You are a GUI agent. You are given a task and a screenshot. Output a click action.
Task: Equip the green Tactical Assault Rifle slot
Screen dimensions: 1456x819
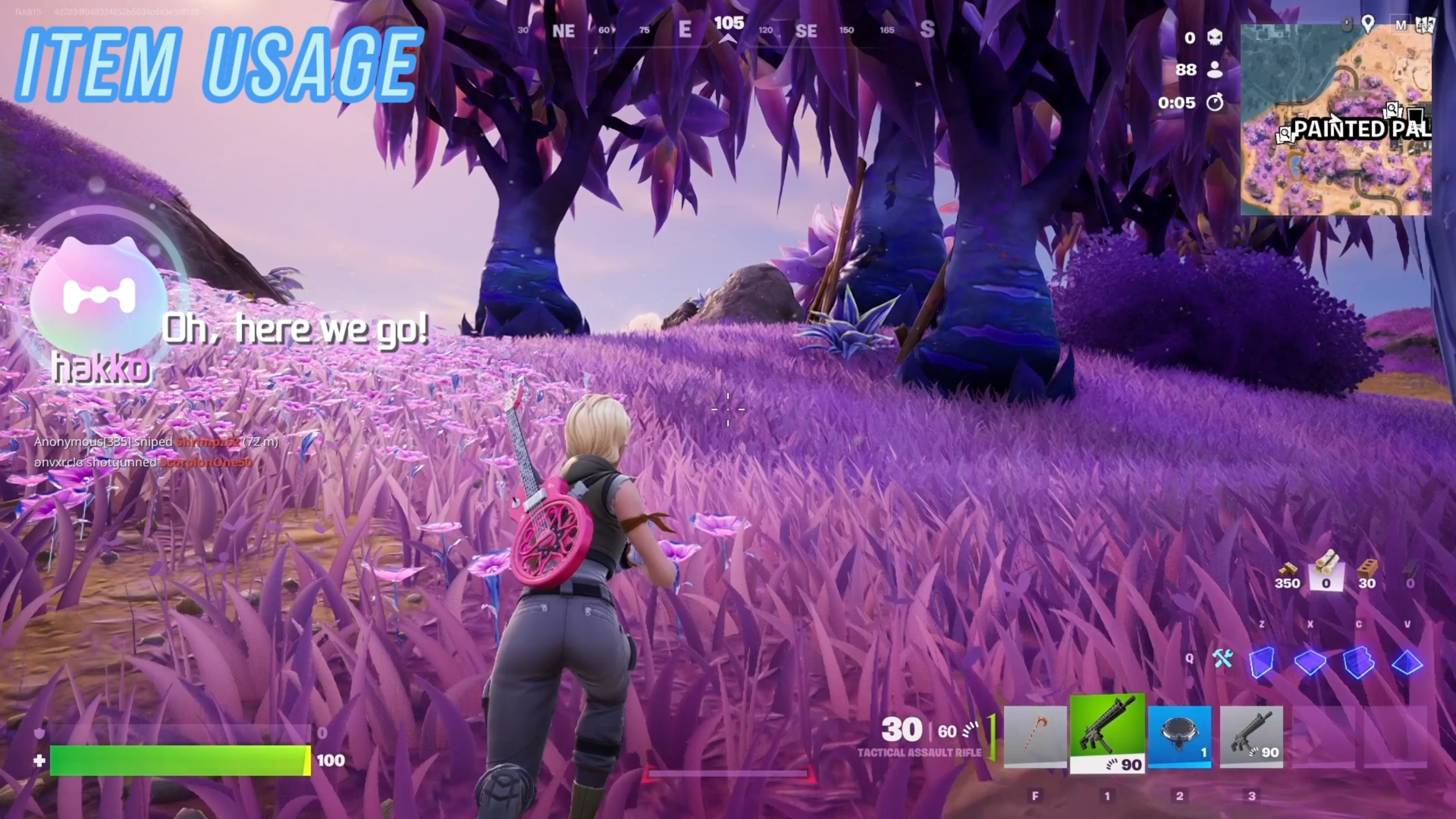[1107, 733]
